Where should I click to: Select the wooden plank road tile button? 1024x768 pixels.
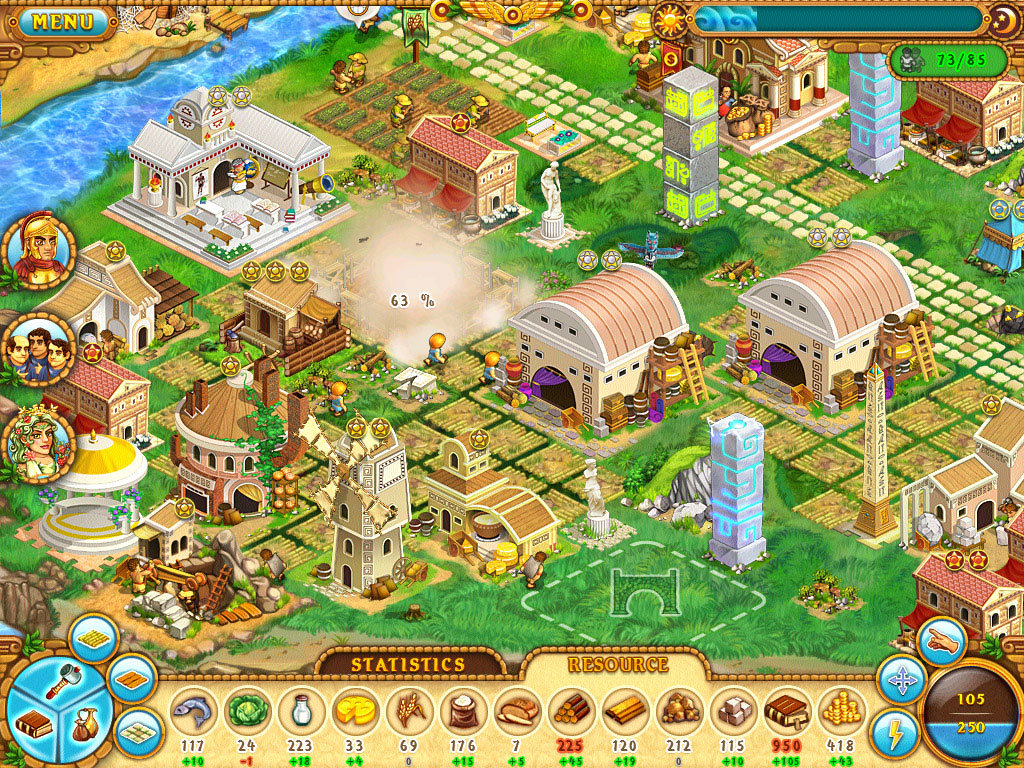pyautogui.click(x=131, y=680)
